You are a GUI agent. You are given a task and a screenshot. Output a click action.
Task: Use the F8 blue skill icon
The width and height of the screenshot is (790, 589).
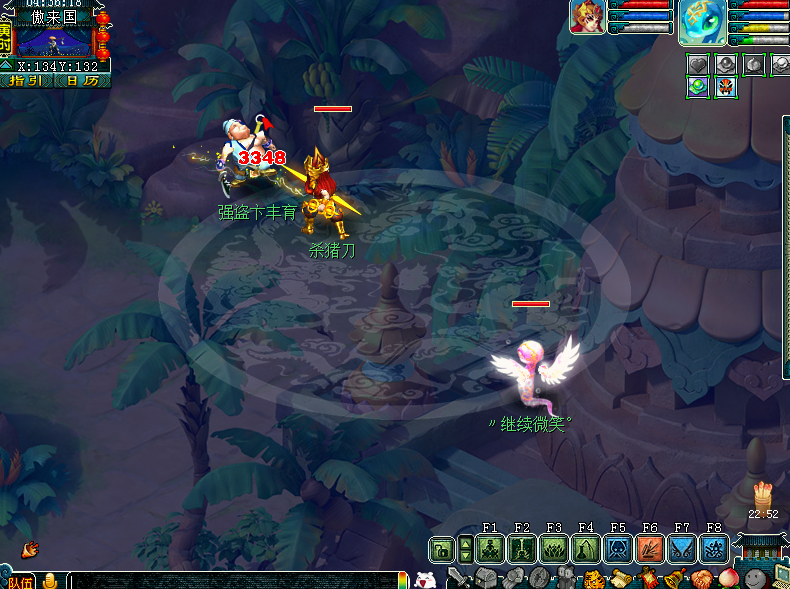tap(713, 549)
